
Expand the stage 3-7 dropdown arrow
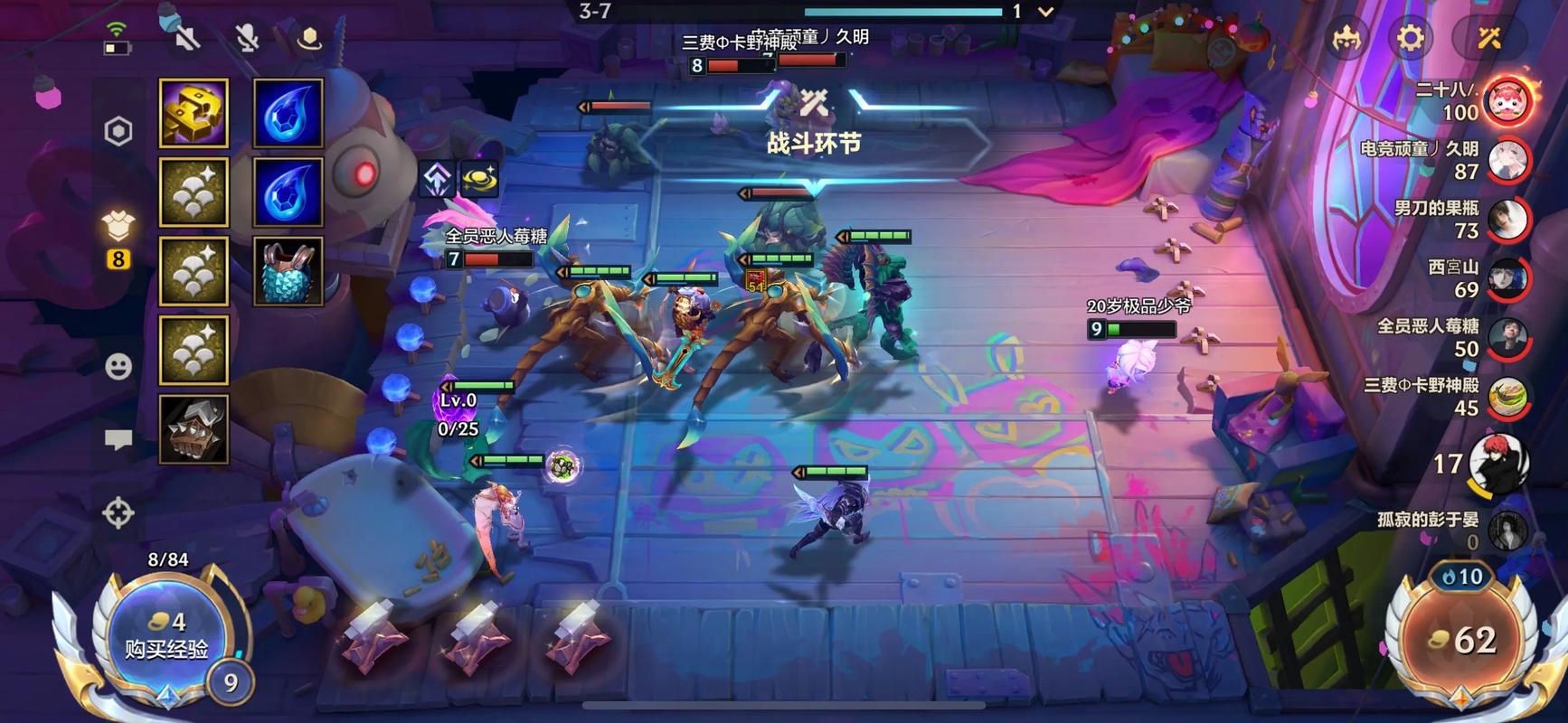pyautogui.click(x=1045, y=12)
